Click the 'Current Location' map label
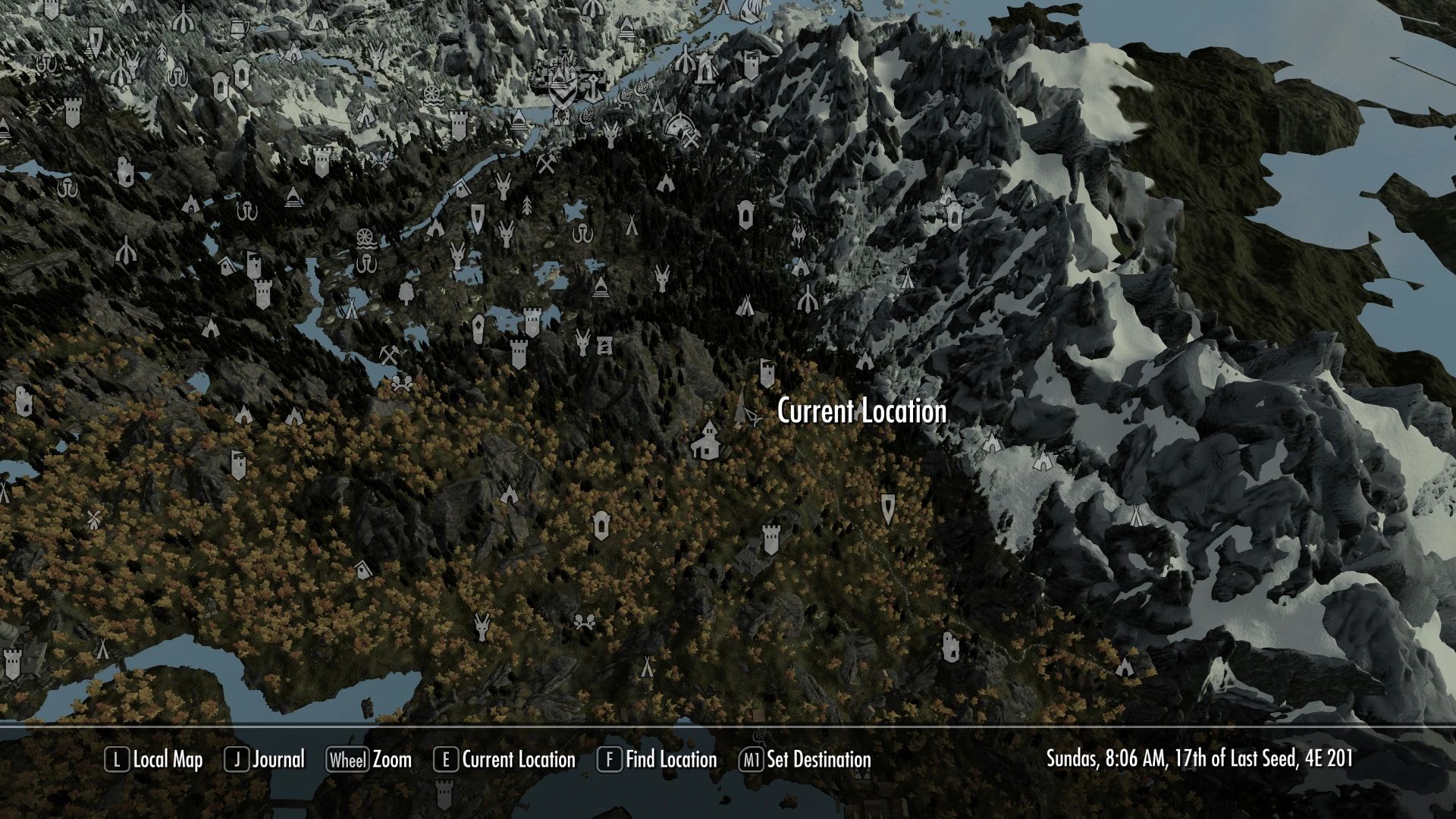 point(858,413)
